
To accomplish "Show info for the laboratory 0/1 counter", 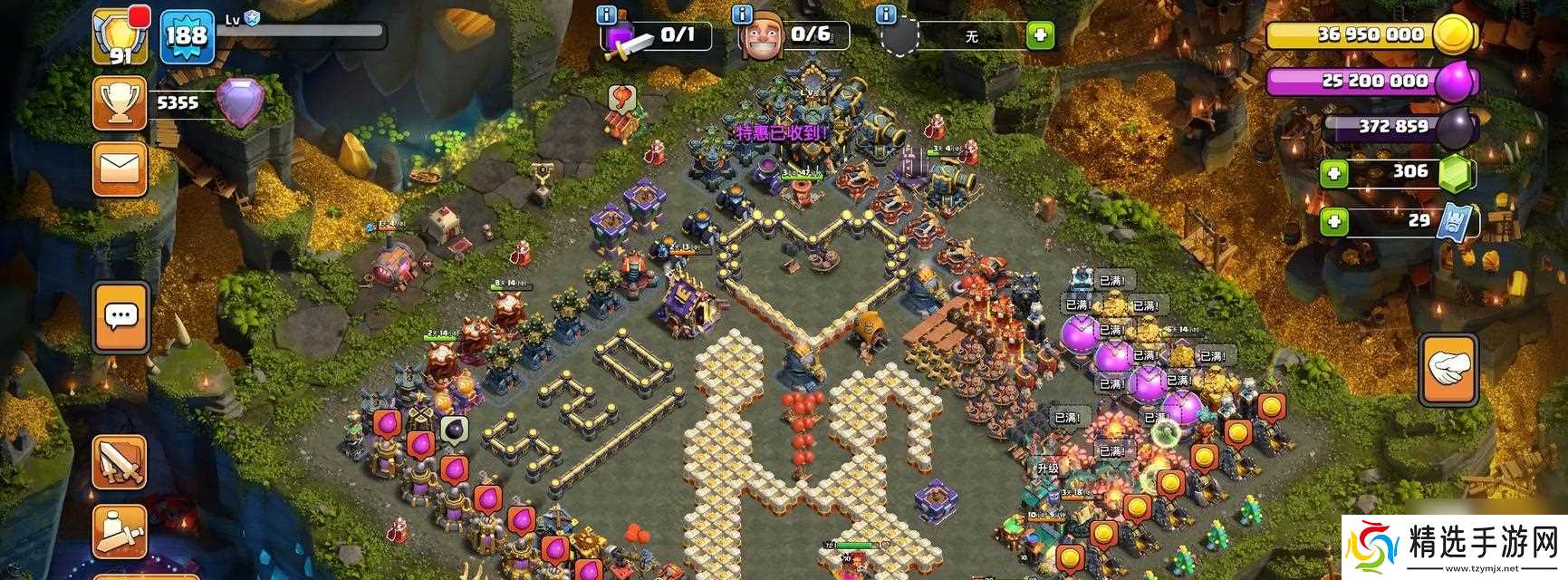I will pyautogui.click(x=607, y=14).
